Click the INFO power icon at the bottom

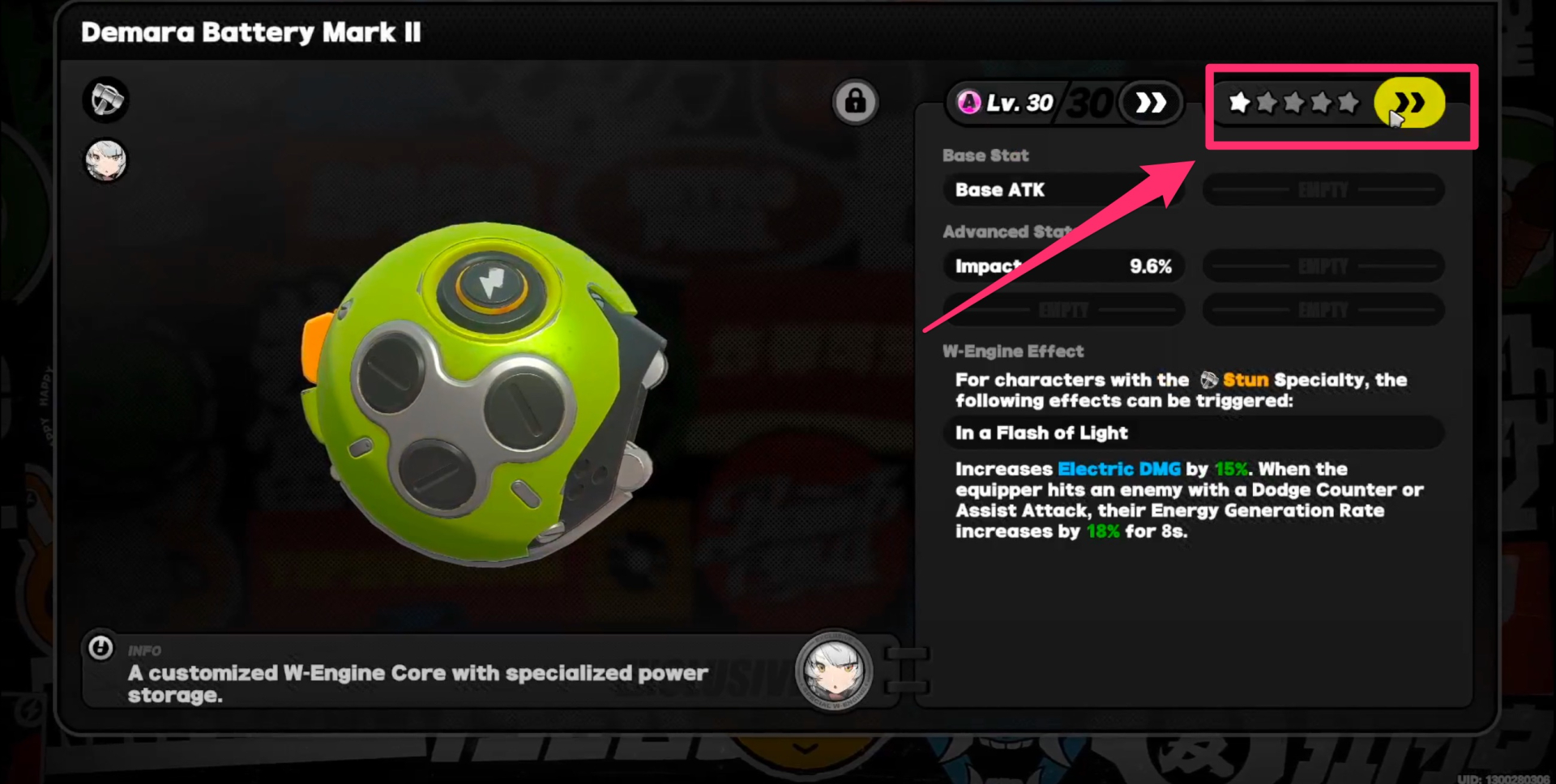point(102,650)
